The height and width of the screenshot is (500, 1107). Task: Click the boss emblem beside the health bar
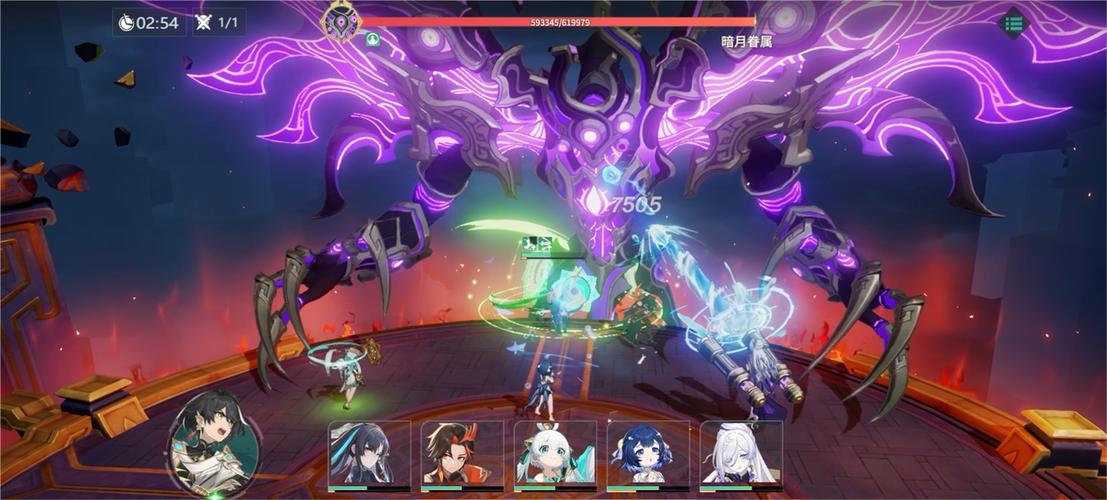[340, 20]
